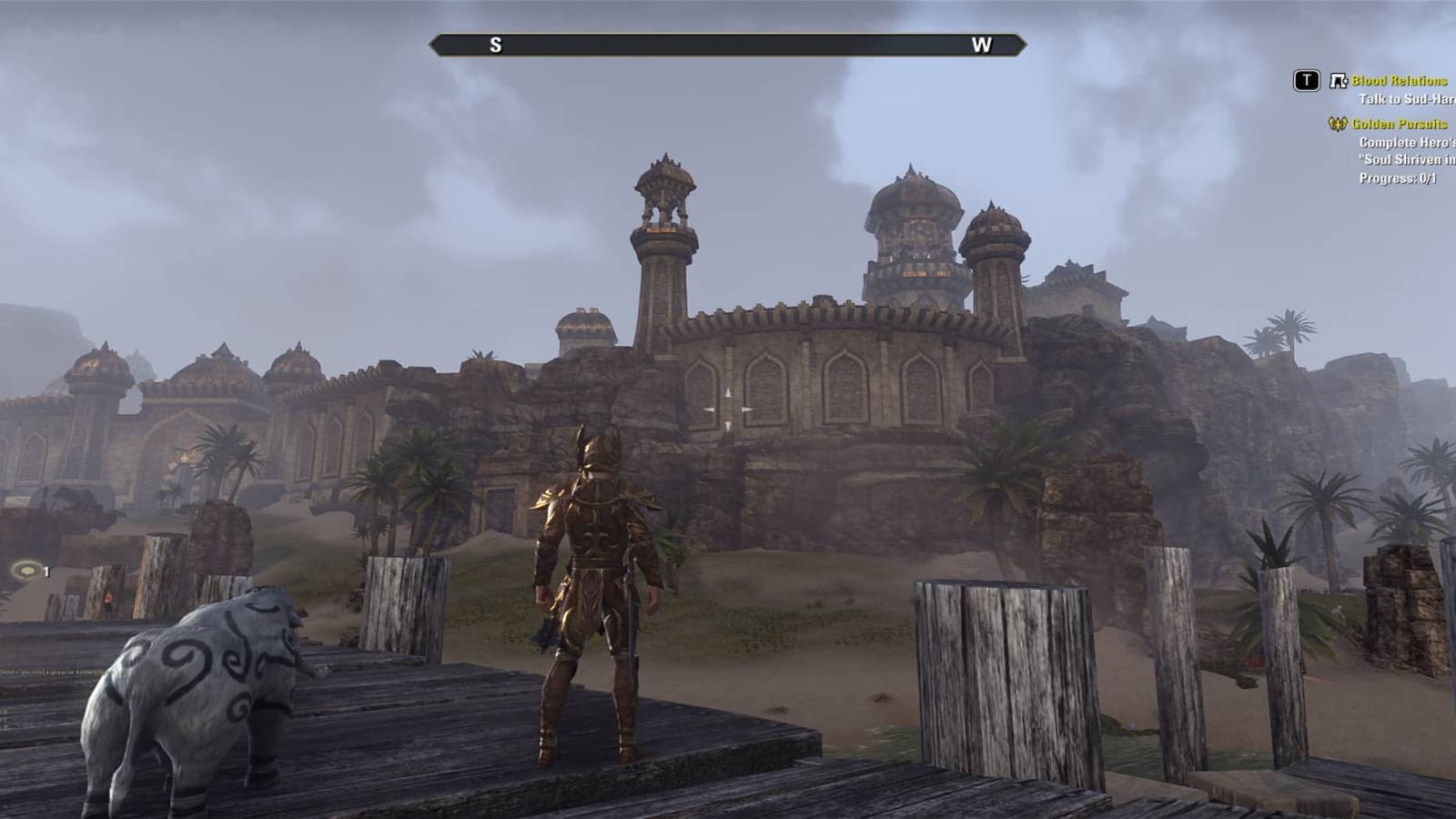Click the Blood Relations quest icon
Screen dimensions: 1456x819
[x=1338, y=81]
